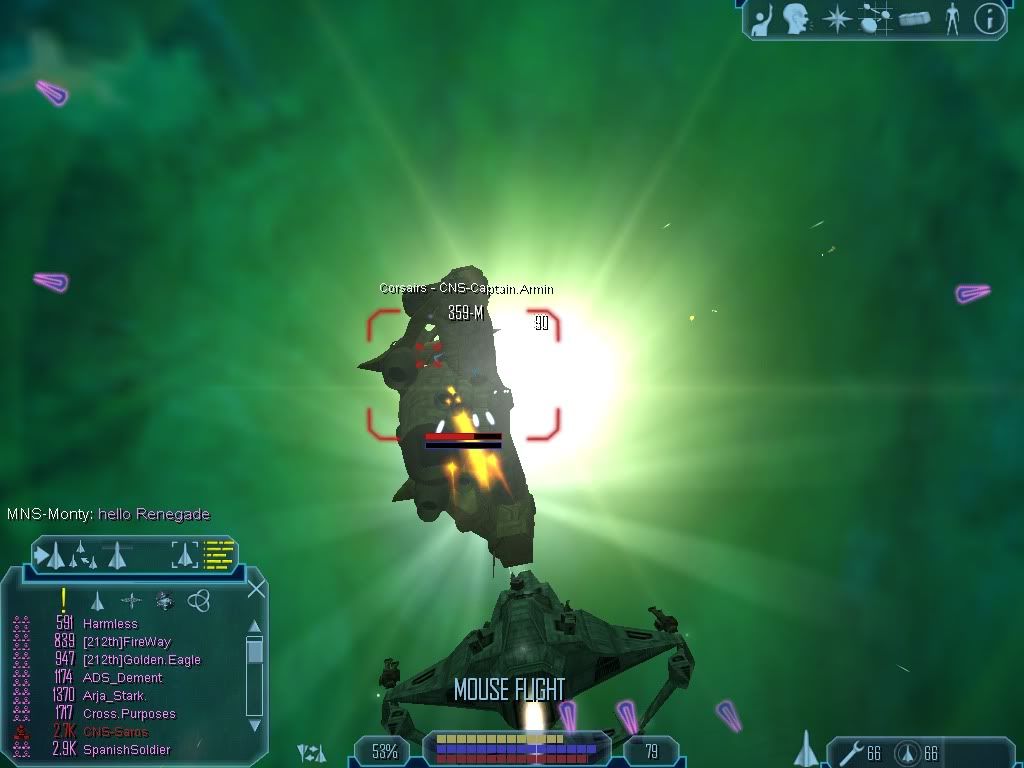Use the nanobot repair wrench icon
1024x768 pixels.
(x=852, y=752)
